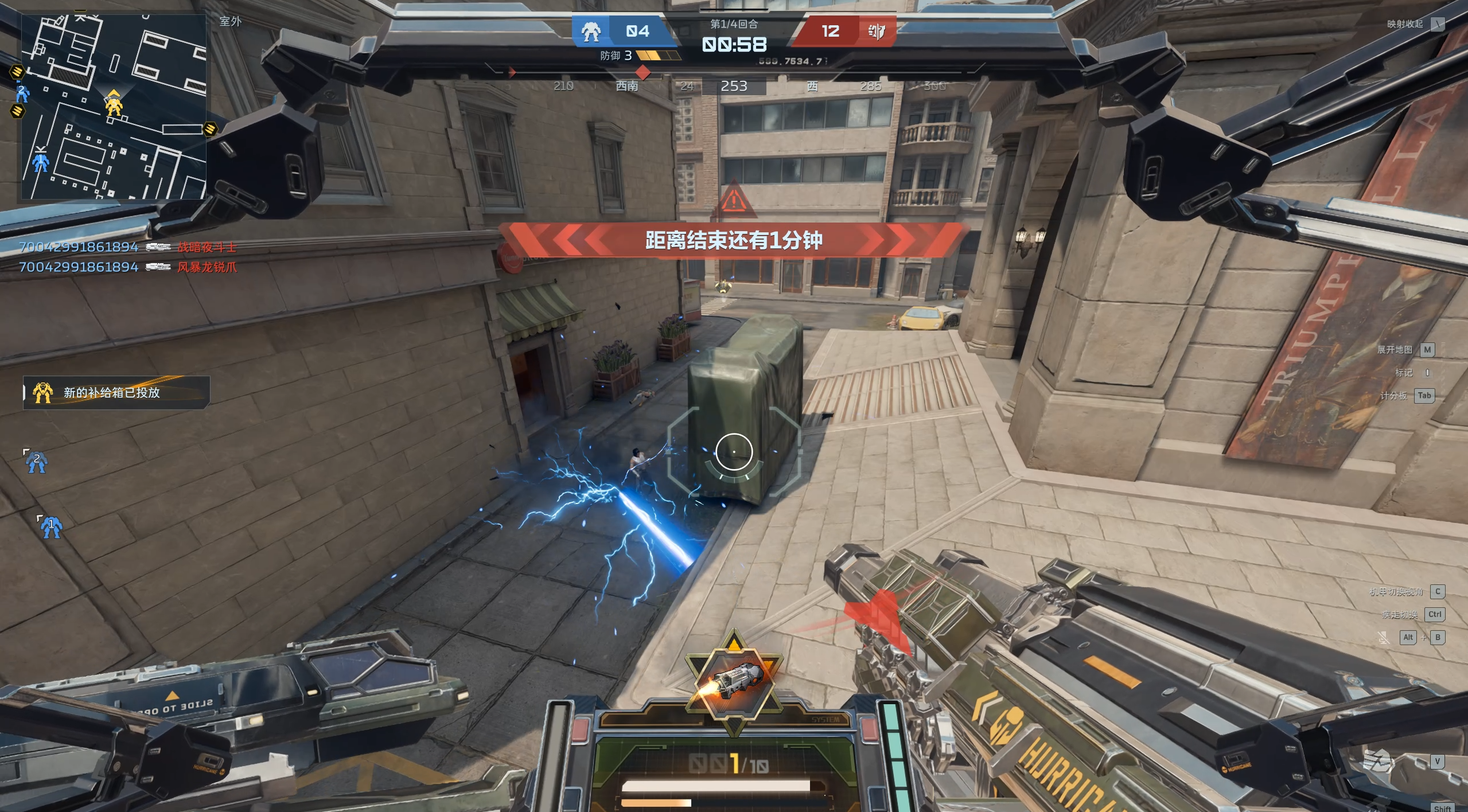This screenshot has height=812, width=1468.
Task: Click the one-minute-remaining warning banner
Action: [x=734, y=240]
